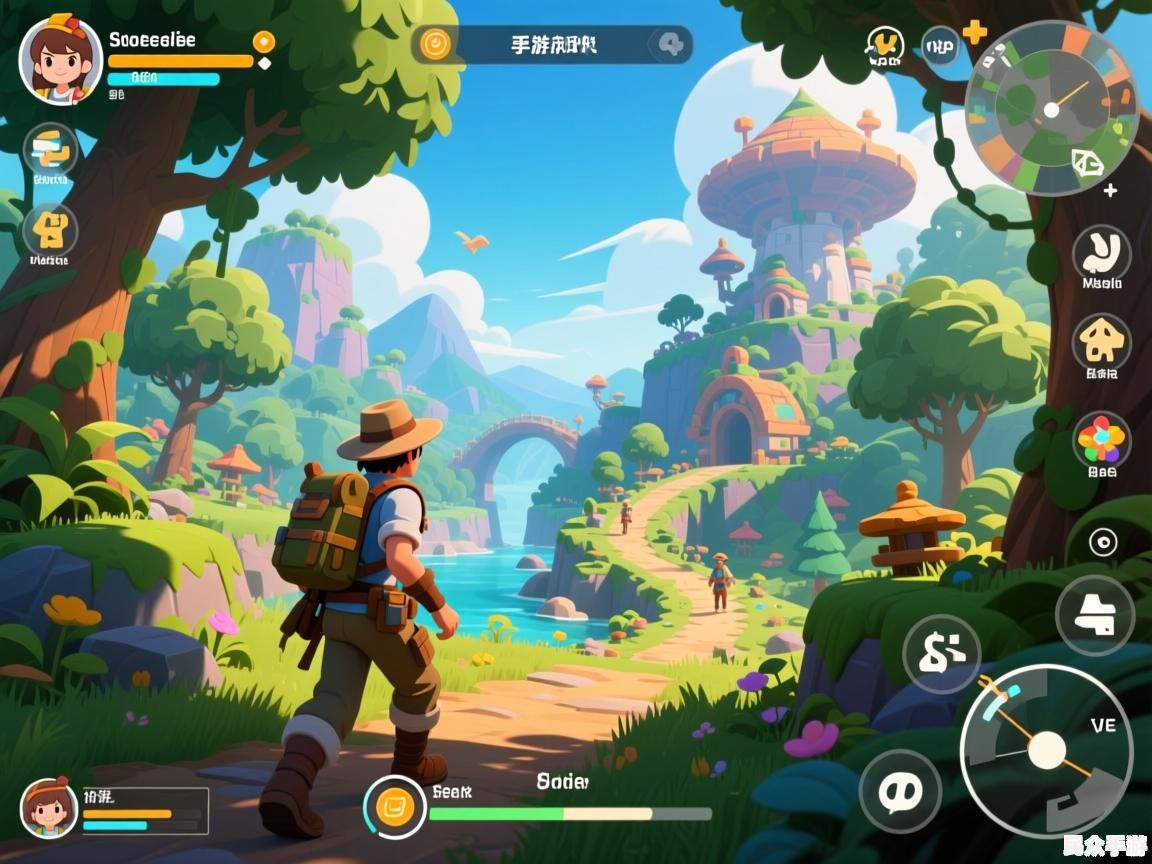Click the yellow plus sign above the minimap
This screenshot has width=1152, height=864.
coord(974,32)
